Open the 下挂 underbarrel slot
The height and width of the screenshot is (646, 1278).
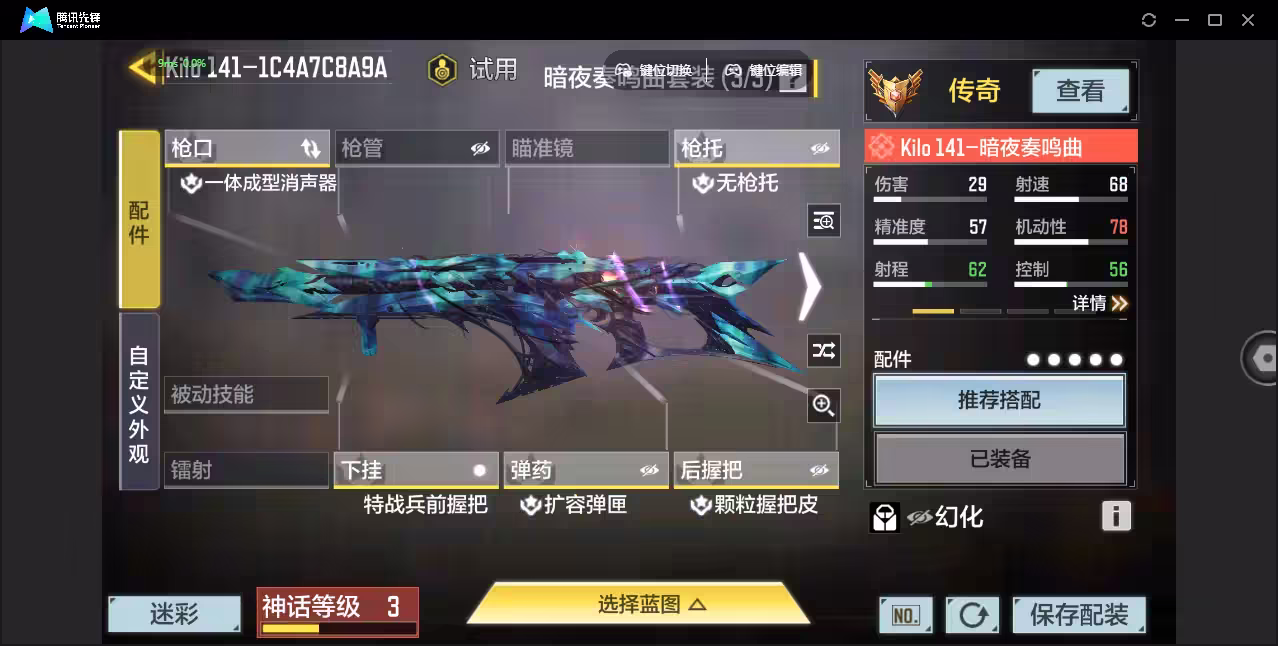pos(416,470)
